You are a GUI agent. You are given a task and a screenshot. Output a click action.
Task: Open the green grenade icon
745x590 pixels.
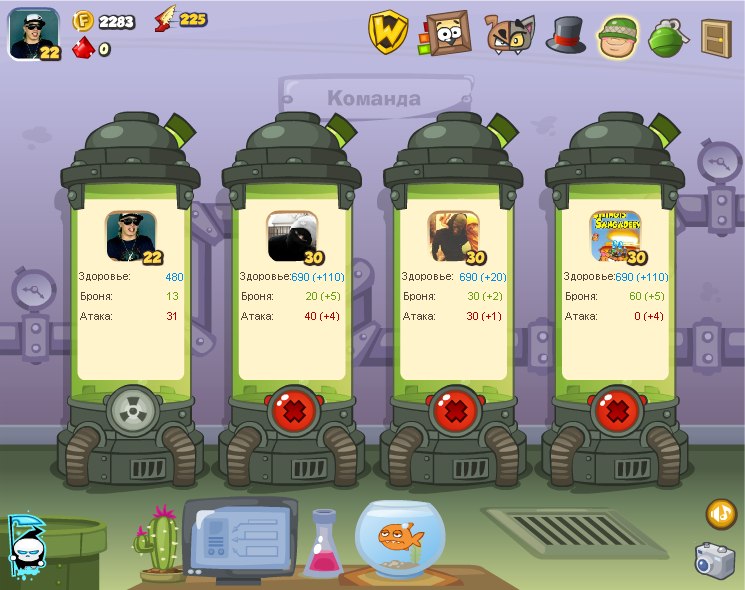tap(668, 36)
